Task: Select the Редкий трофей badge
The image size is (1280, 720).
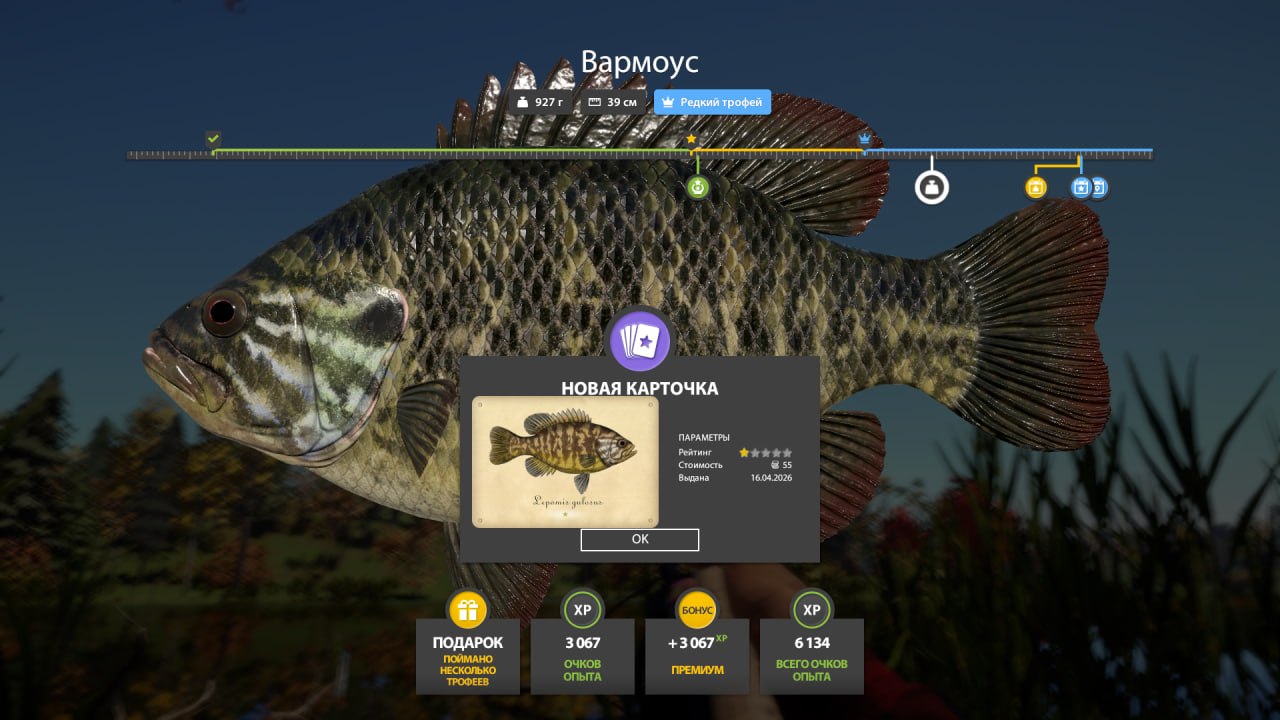Action: click(712, 102)
